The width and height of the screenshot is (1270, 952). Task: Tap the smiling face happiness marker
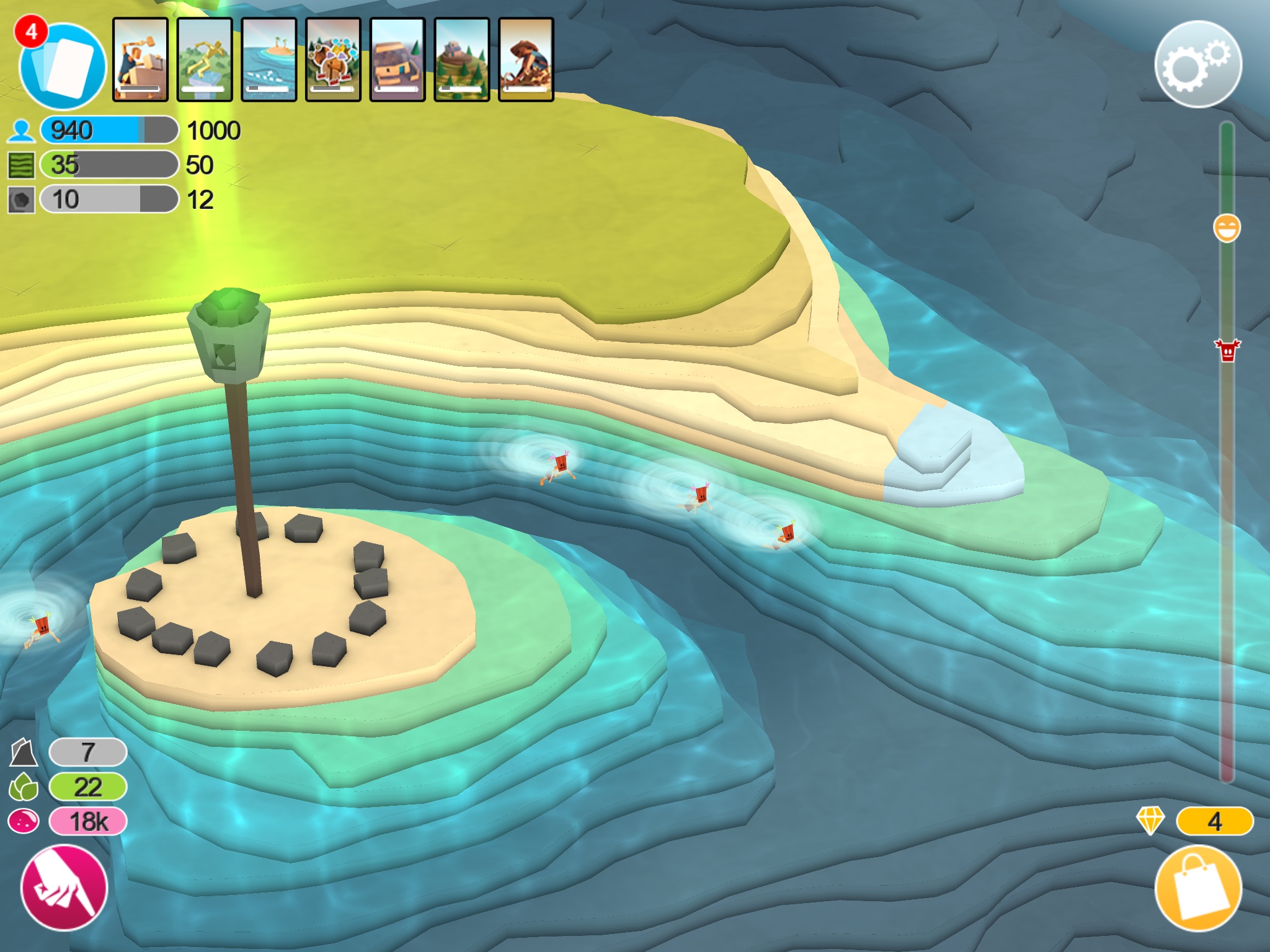(1227, 229)
